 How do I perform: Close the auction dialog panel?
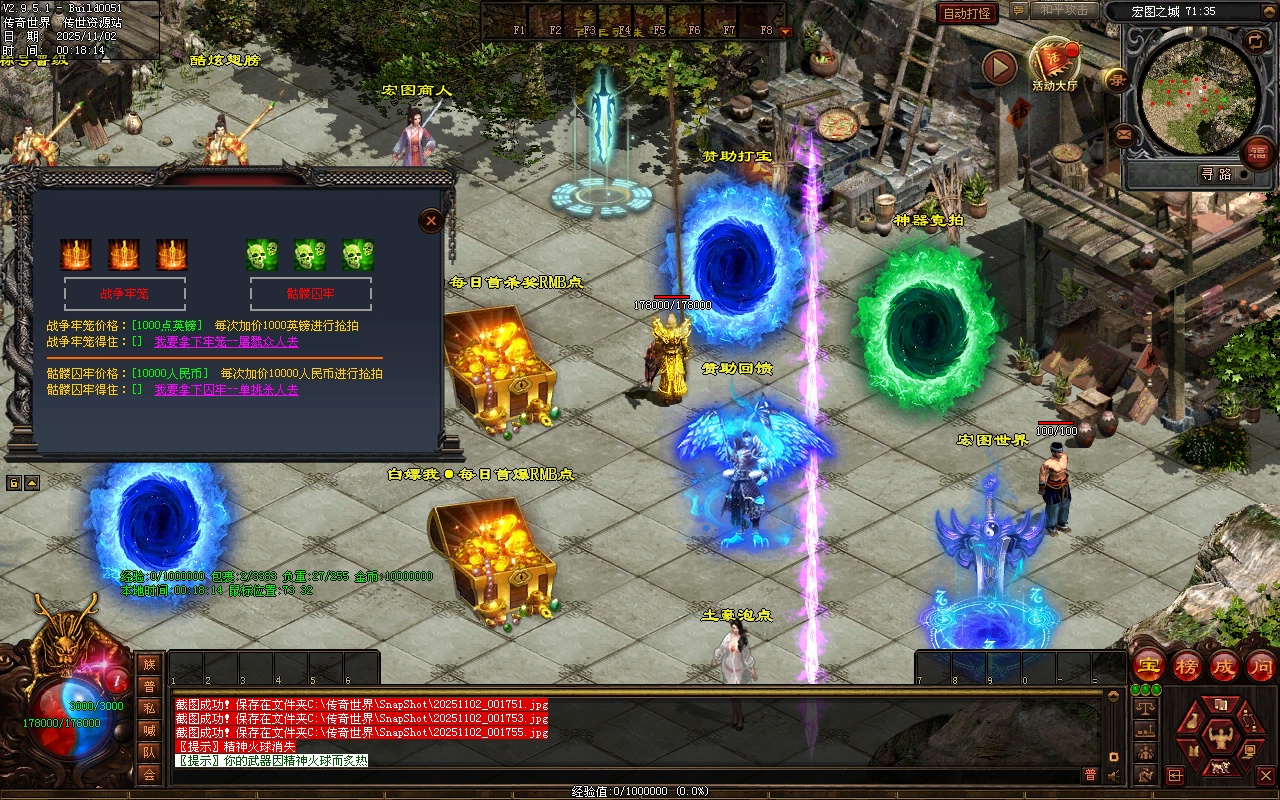click(431, 221)
